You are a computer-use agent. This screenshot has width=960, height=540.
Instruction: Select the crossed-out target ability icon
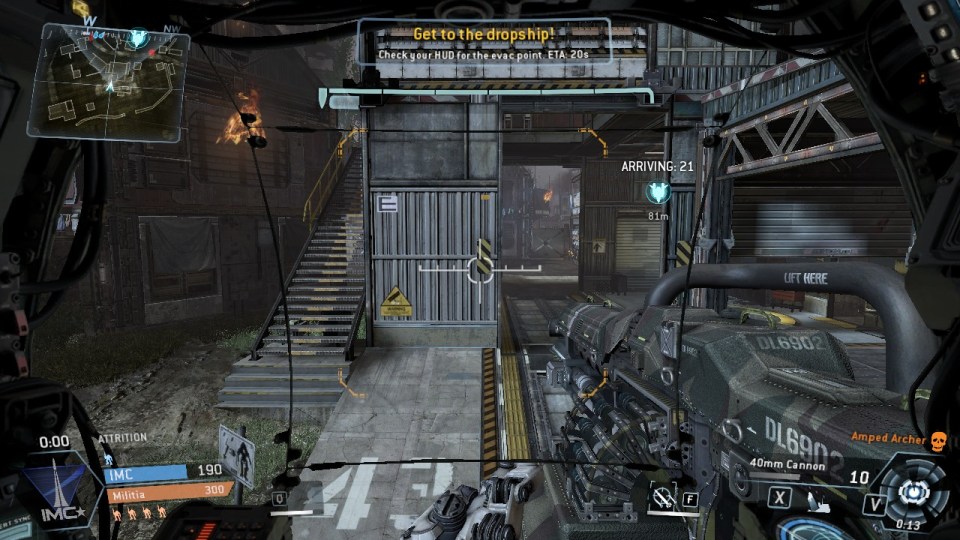[661, 495]
